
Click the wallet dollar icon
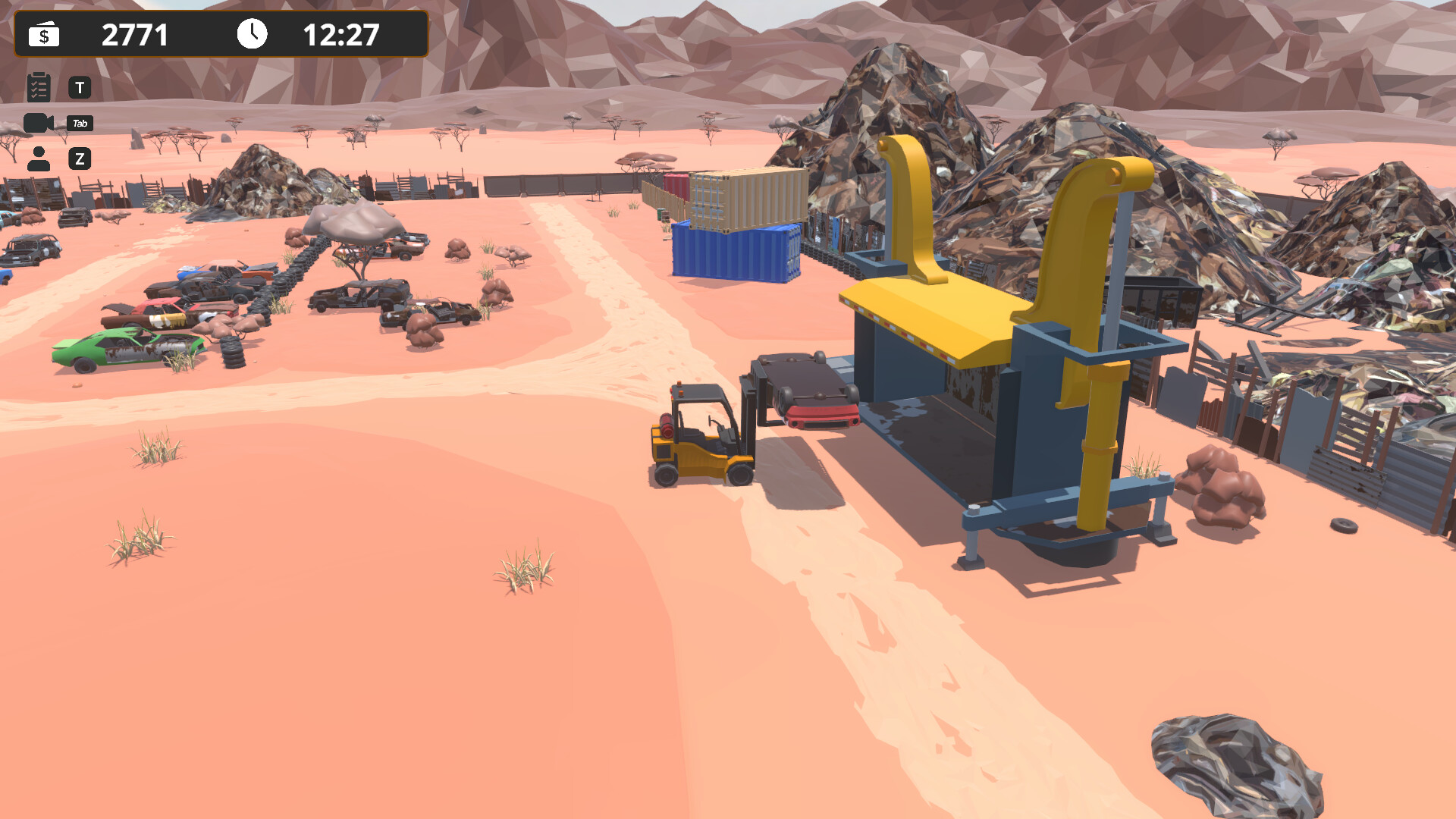pos(43,34)
